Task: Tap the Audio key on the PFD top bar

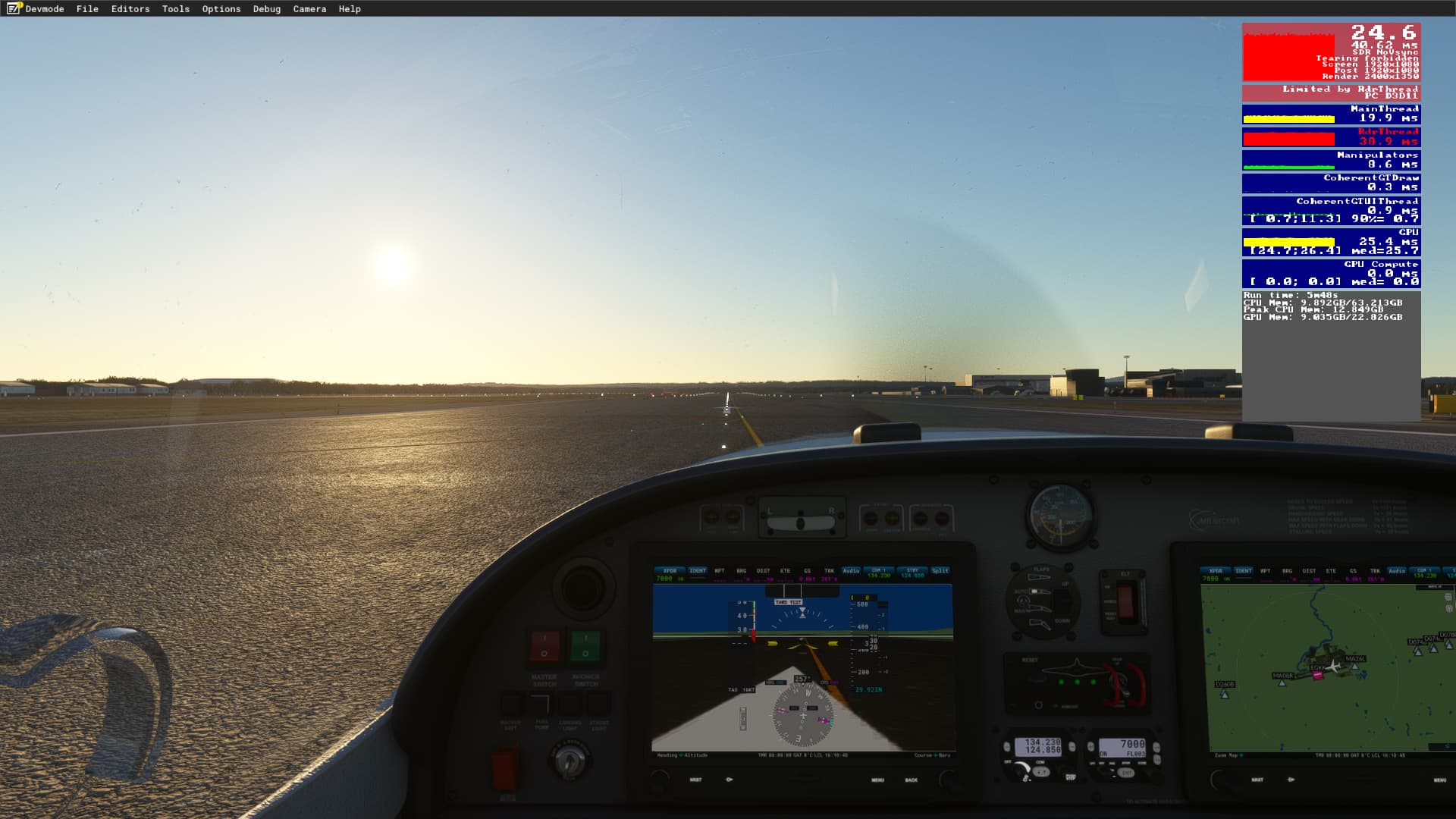Action: click(x=852, y=570)
